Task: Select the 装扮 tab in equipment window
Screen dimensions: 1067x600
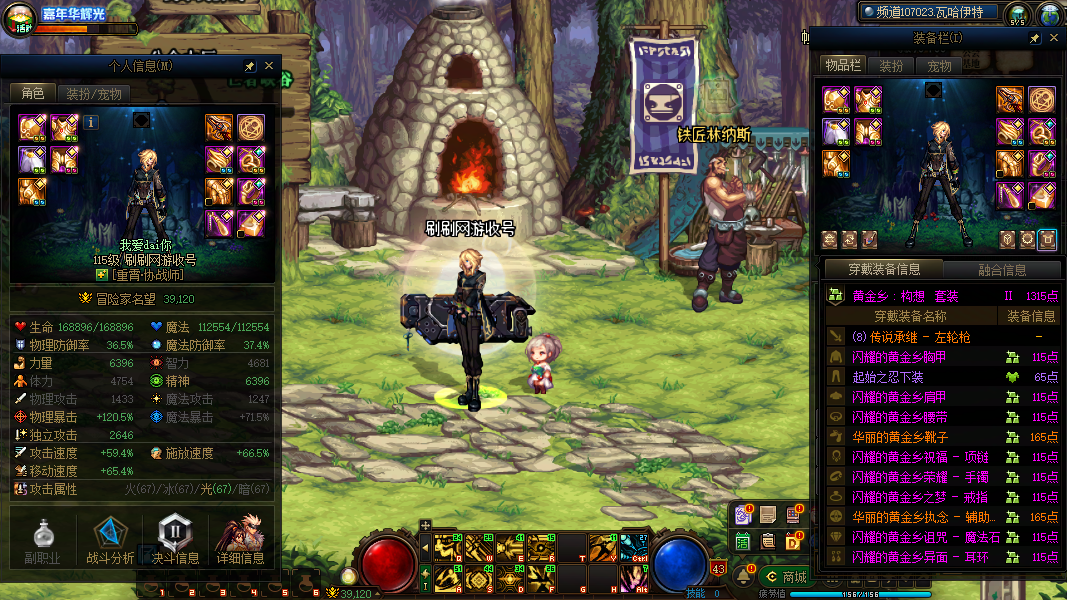Action: point(891,66)
